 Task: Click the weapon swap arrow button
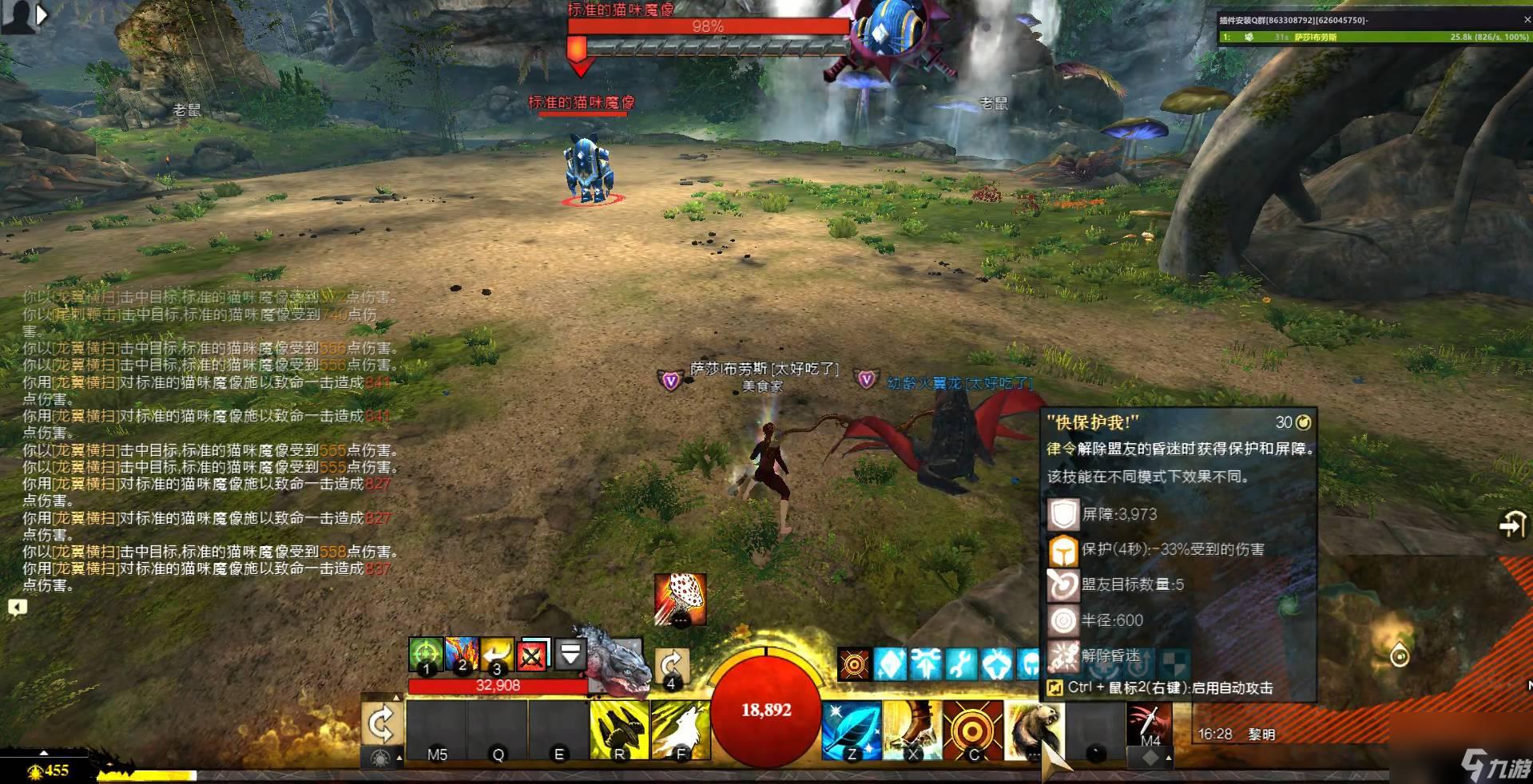[381, 724]
